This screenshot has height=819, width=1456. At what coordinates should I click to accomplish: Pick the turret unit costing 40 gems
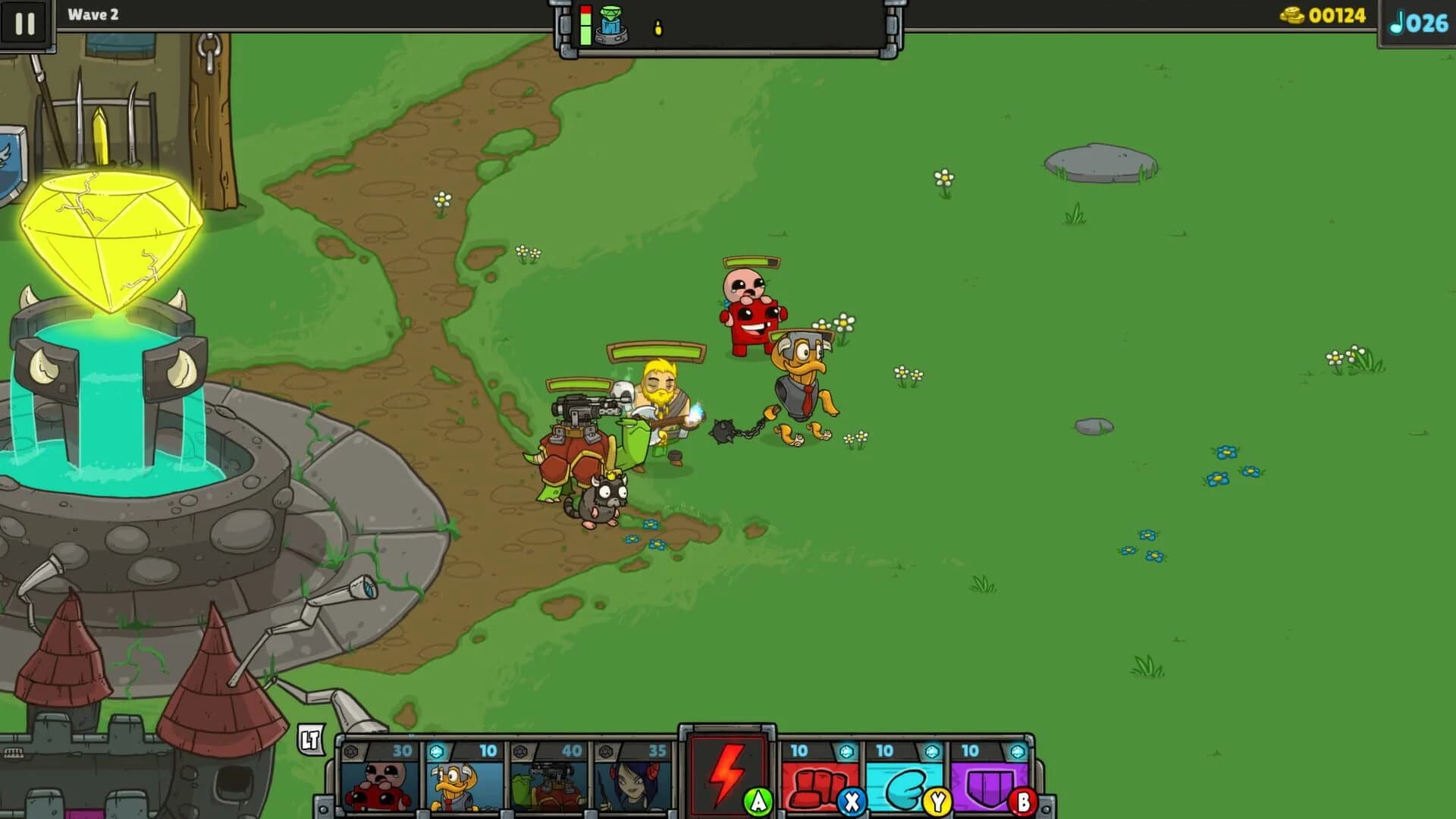[550, 781]
